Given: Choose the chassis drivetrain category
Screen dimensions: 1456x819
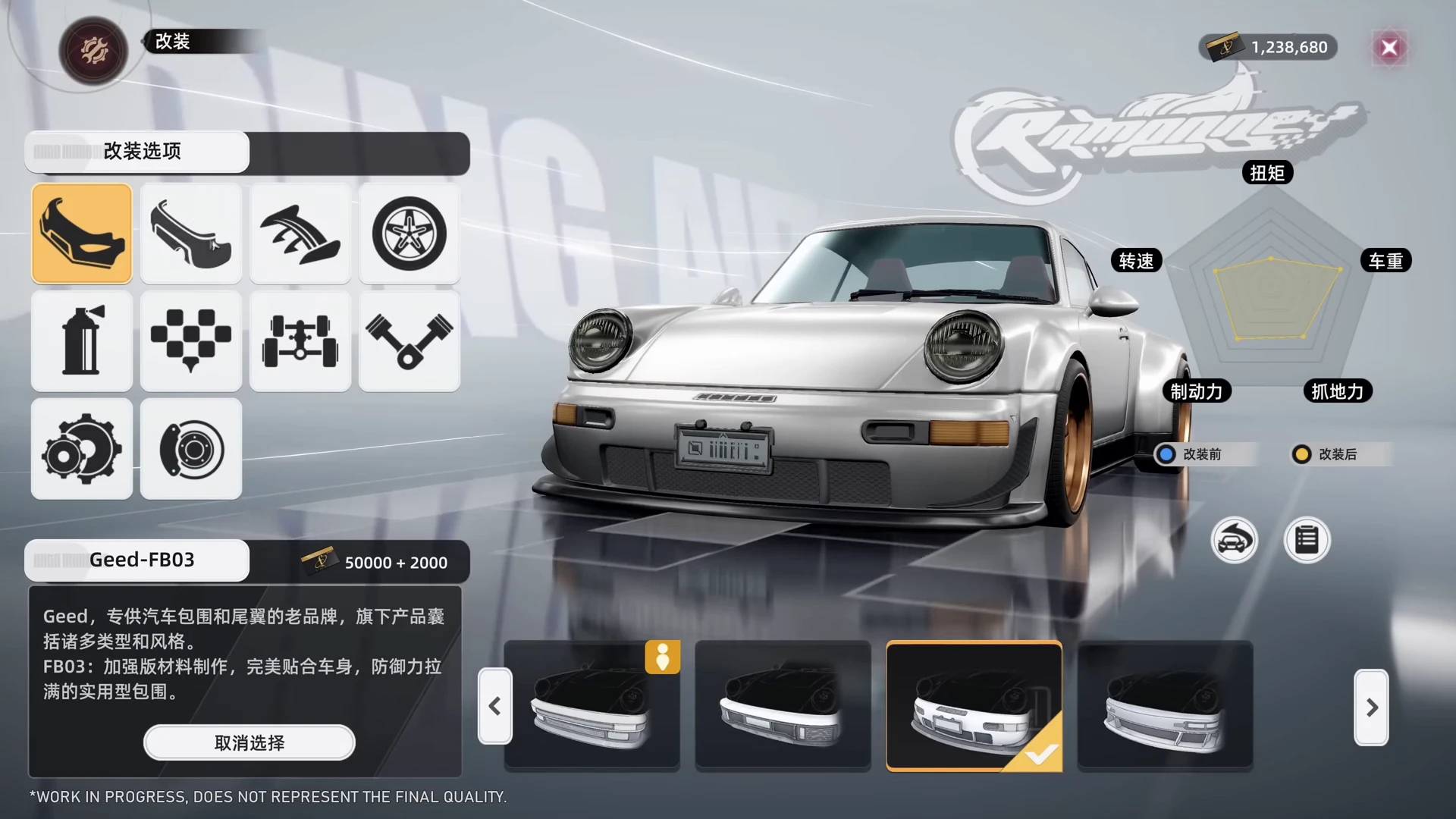Looking at the screenshot, I should pyautogui.click(x=300, y=341).
